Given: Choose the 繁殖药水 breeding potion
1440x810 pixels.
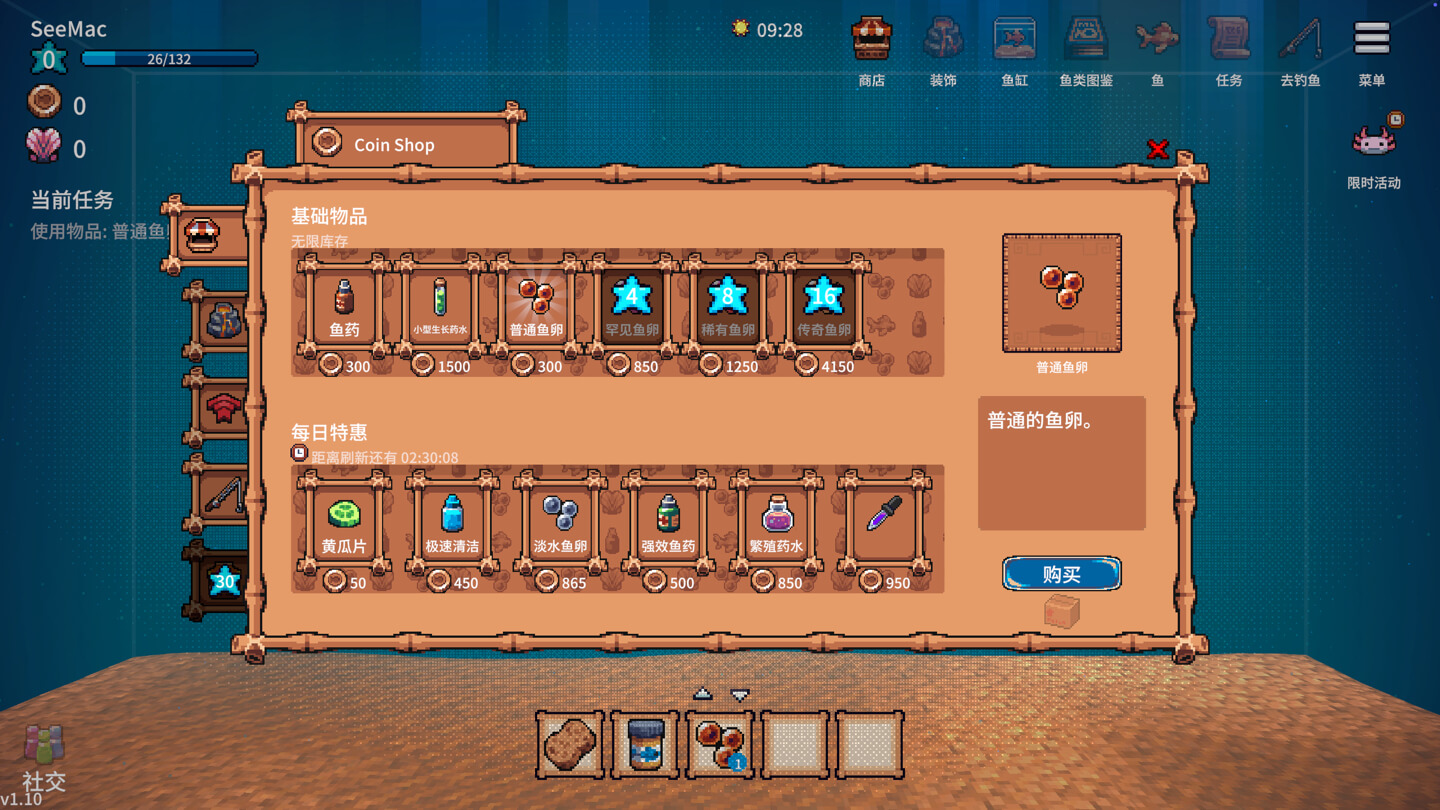Looking at the screenshot, I should pos(776,522).
